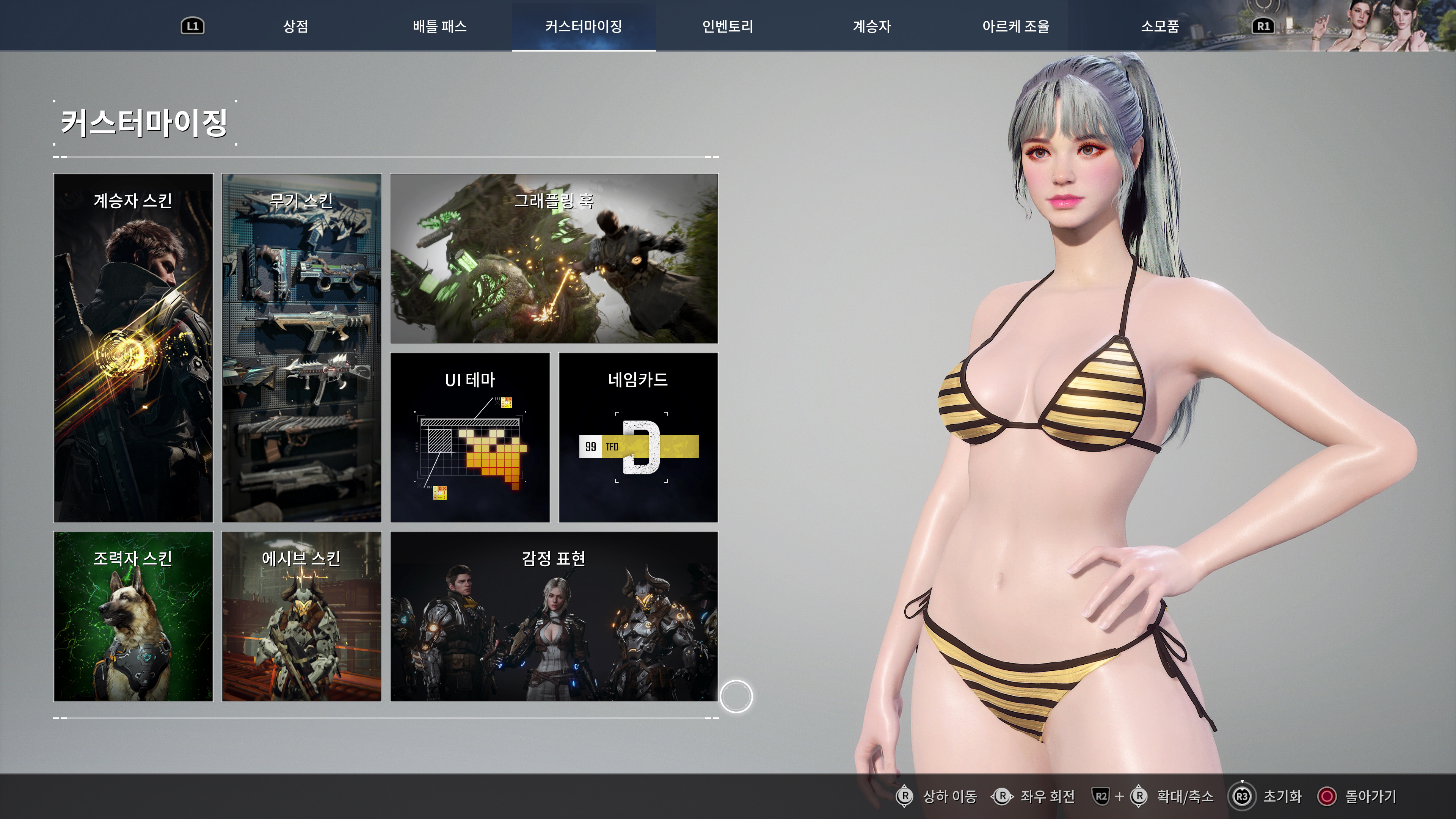Open the 아르케 조율 menu
1456x819 pixels.
[x=1017, y=26]
